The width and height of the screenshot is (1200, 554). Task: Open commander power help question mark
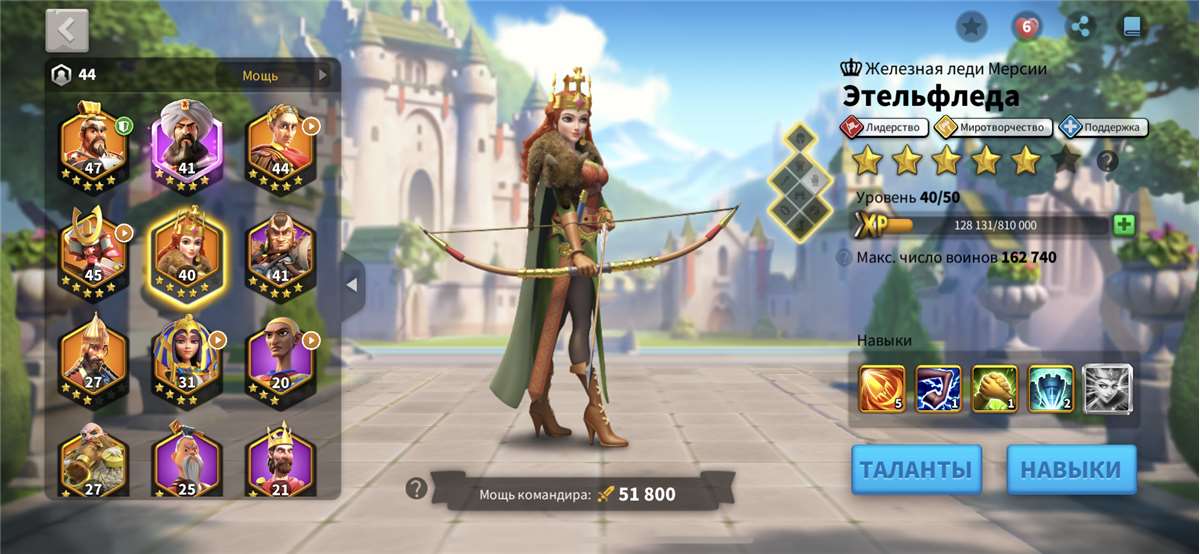[417, 488]
